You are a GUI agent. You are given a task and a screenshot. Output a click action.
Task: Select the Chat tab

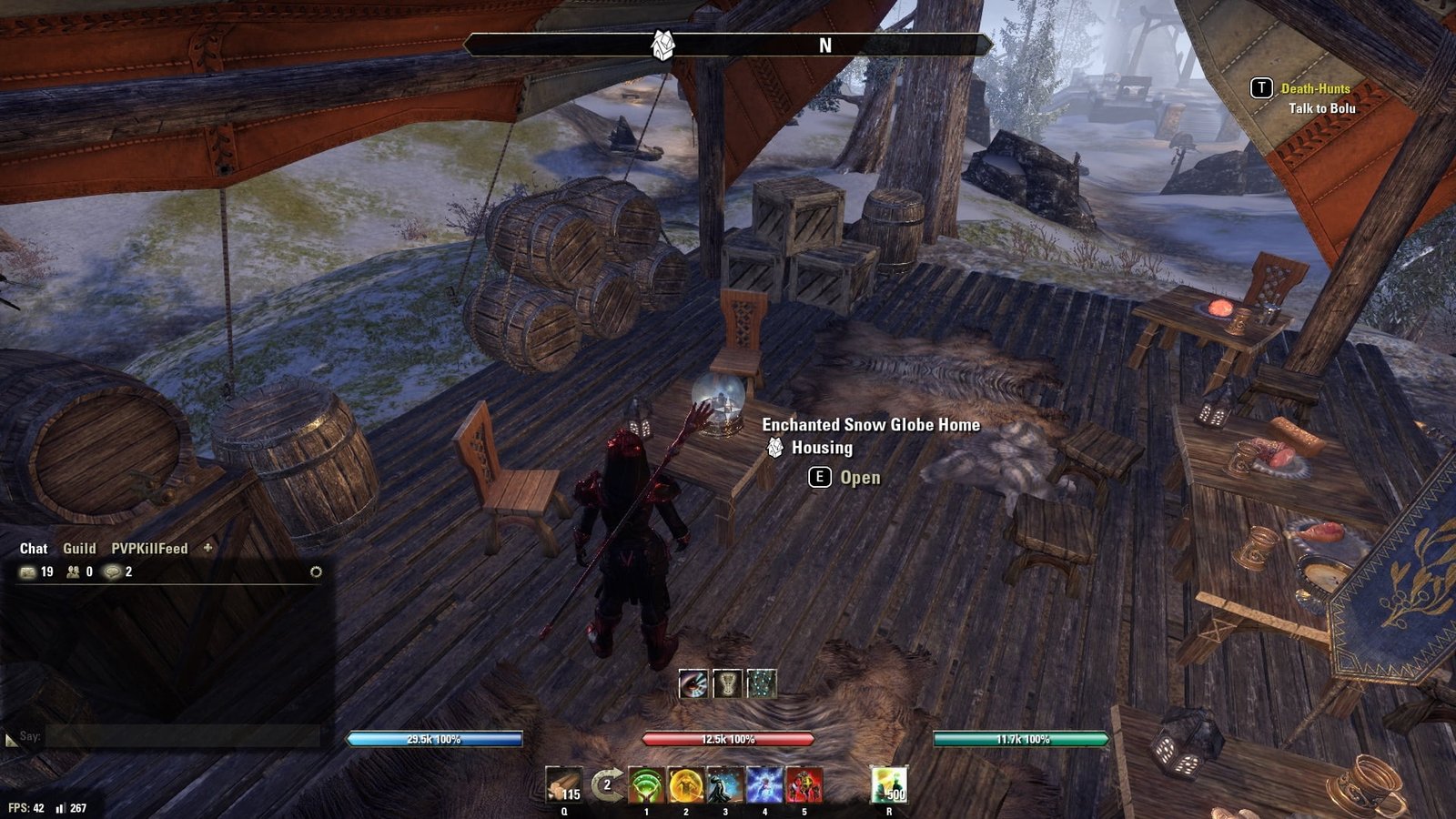tap(34, 549)
